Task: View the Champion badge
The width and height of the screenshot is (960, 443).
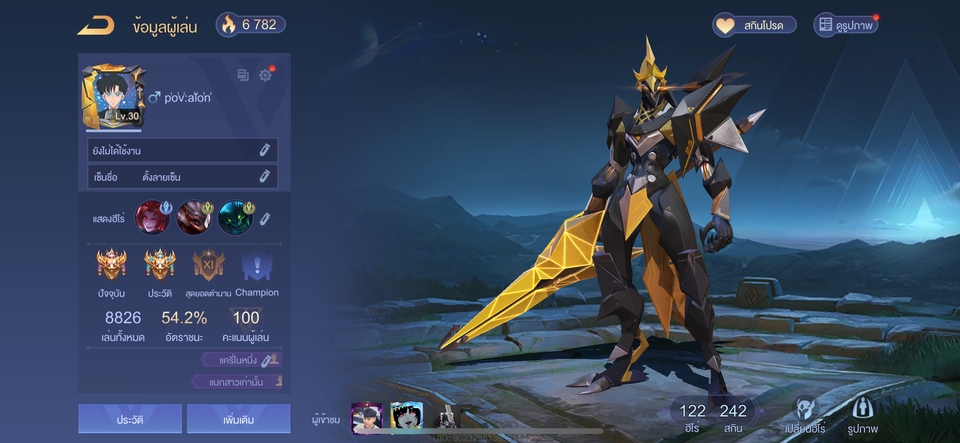Action: click(x=257, y=266)
